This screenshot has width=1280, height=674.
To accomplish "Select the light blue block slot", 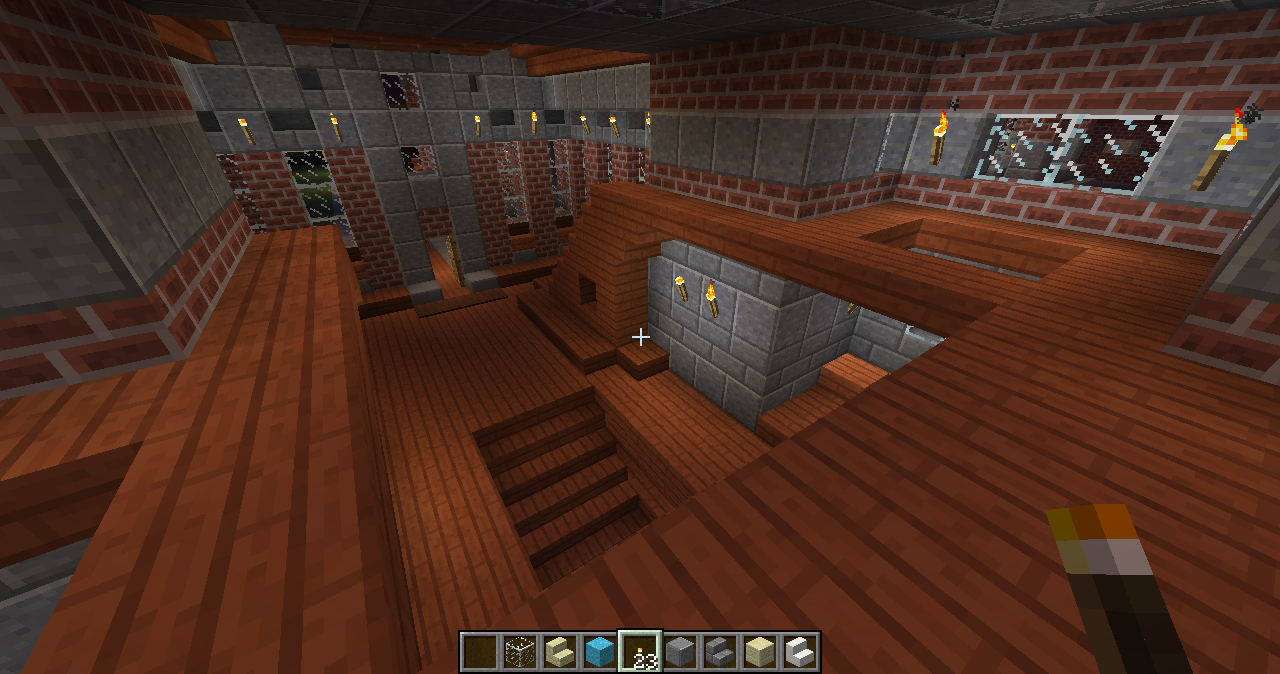I will tap(600, 652).
